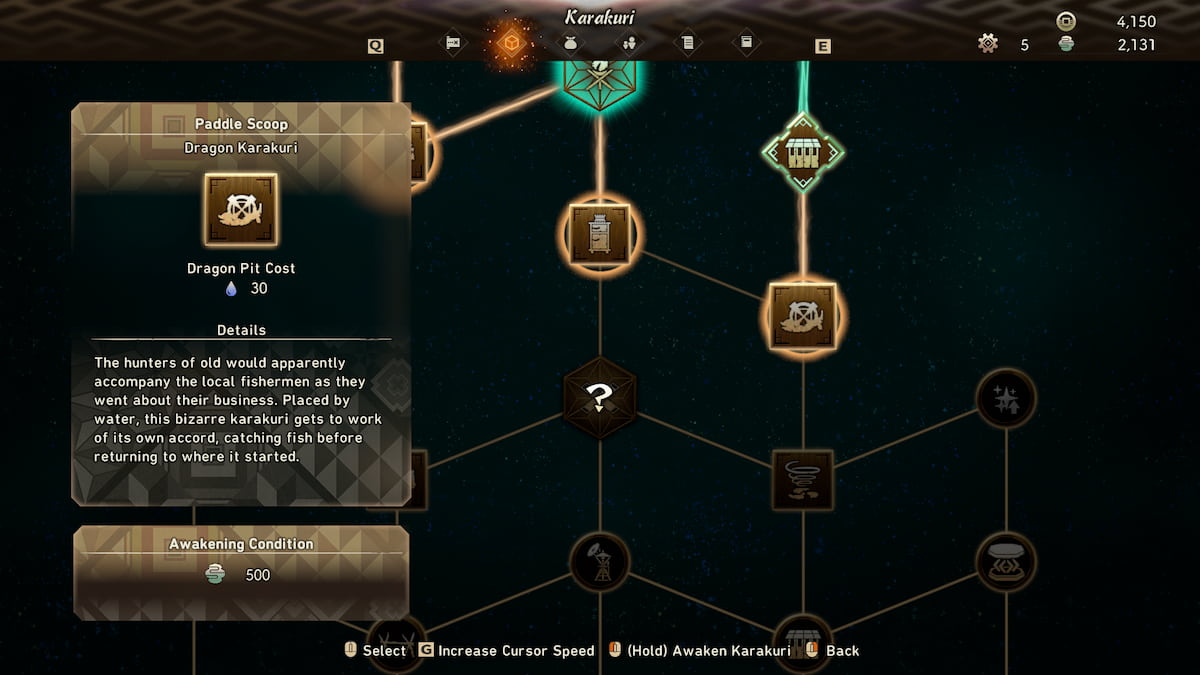Choose the locked watchtower karakuri node
The width and height of the screenshot is (1200, 675).
(599, 562)
